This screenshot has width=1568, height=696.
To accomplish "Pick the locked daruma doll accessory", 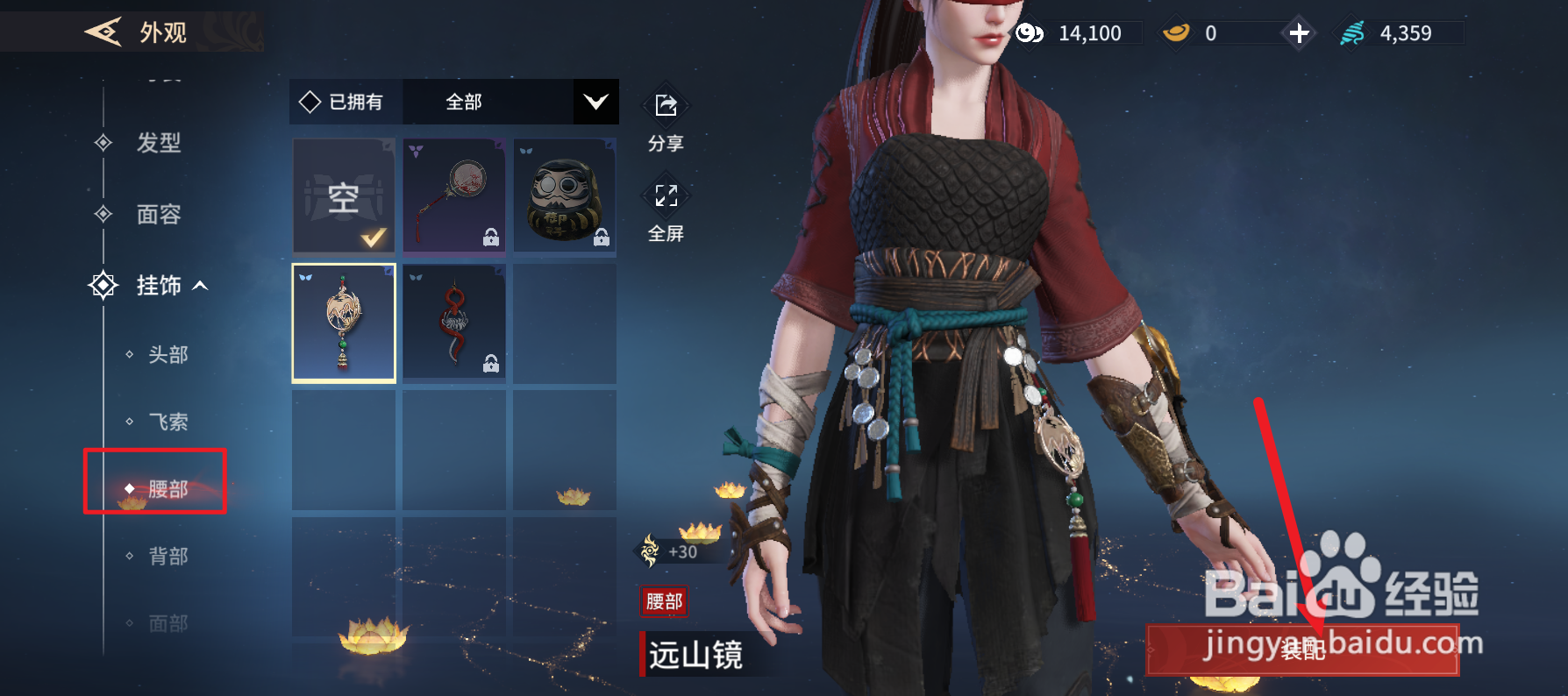I will [565, 196].
